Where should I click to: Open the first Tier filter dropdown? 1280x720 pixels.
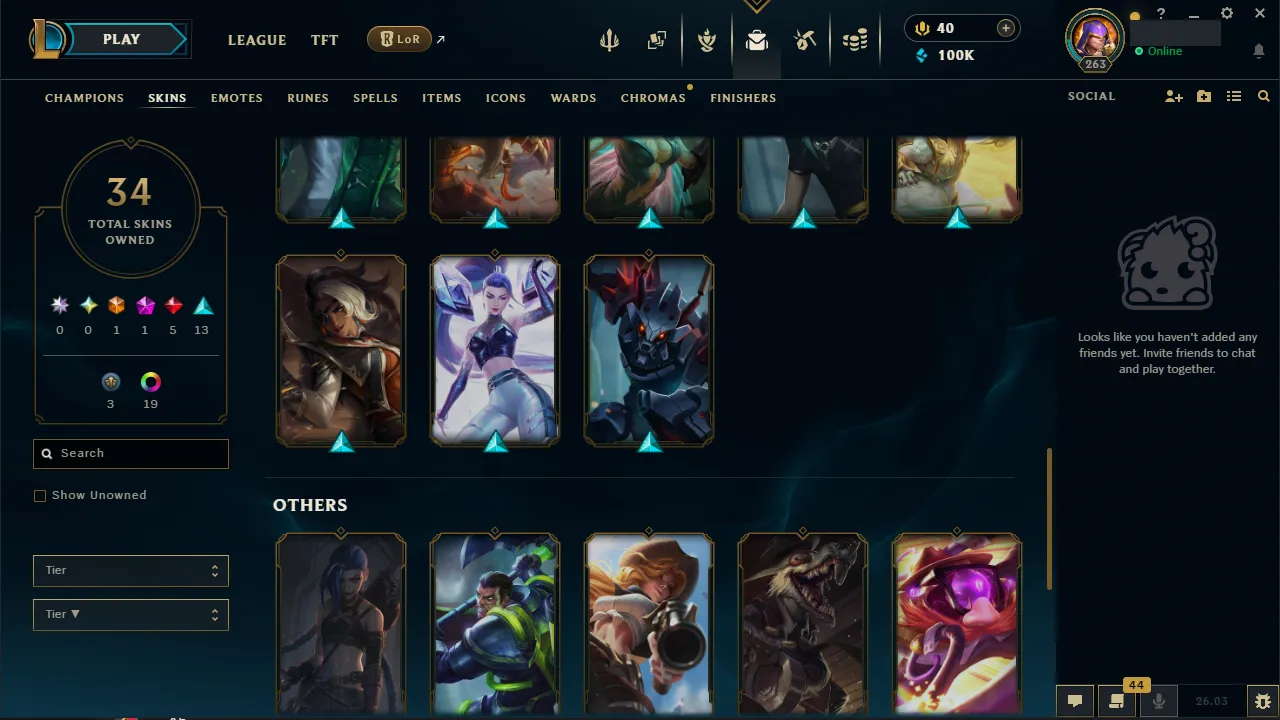click(x=130, y=570)
